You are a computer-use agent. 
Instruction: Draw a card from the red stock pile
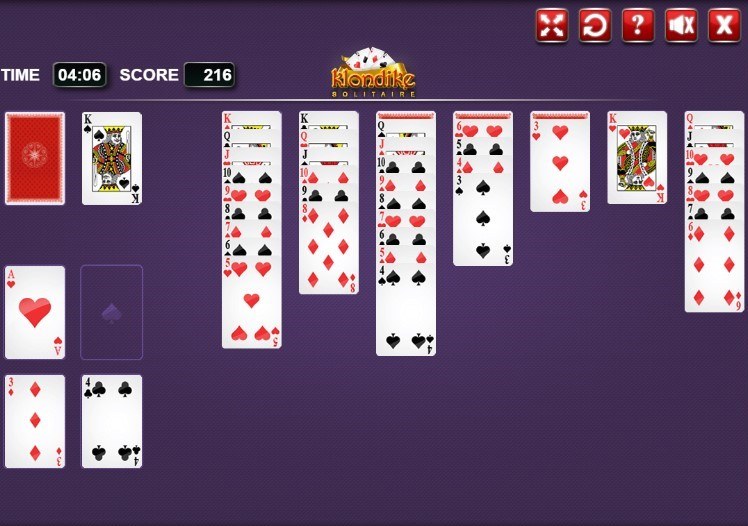coord(35,158)
